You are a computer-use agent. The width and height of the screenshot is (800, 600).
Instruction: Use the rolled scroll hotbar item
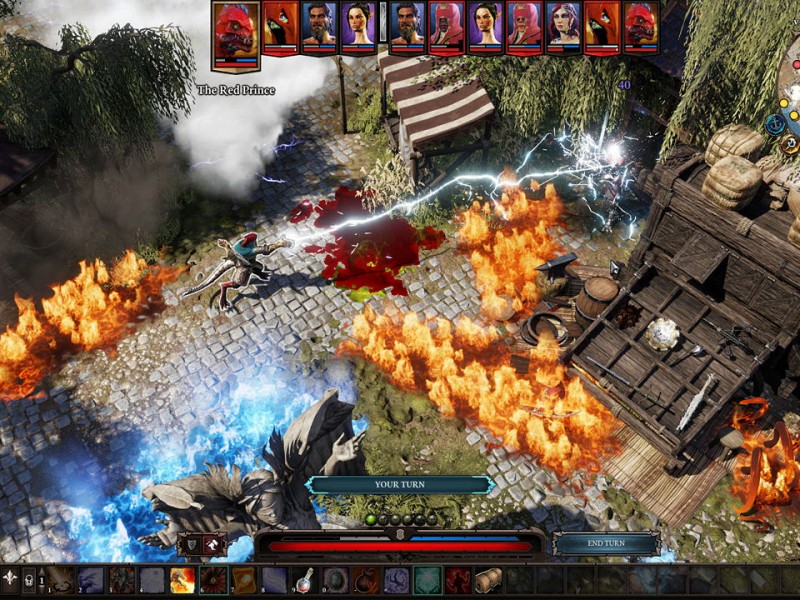click(x=488, y=580)
